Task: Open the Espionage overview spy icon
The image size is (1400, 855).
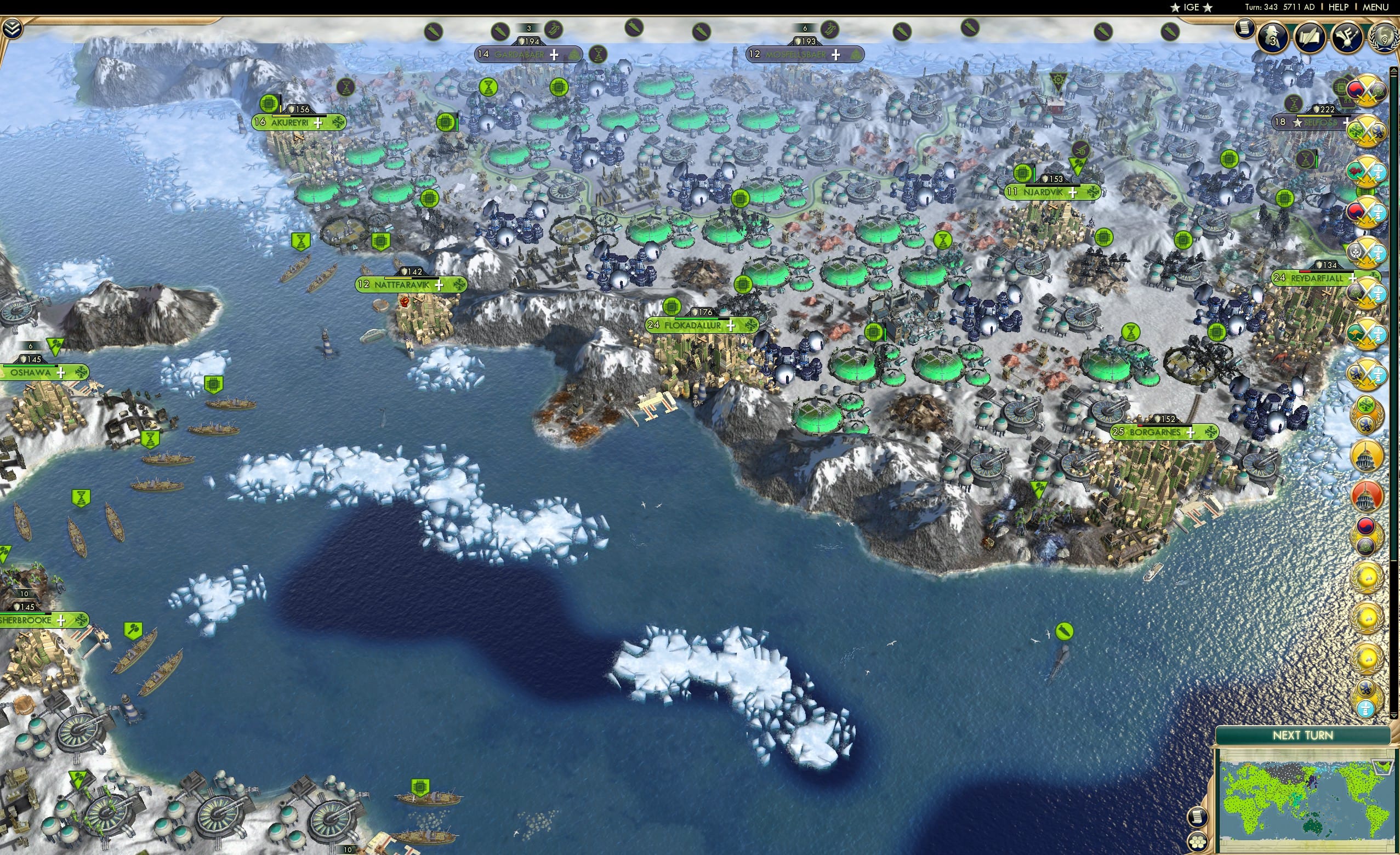Action: tap(1273, 38)
